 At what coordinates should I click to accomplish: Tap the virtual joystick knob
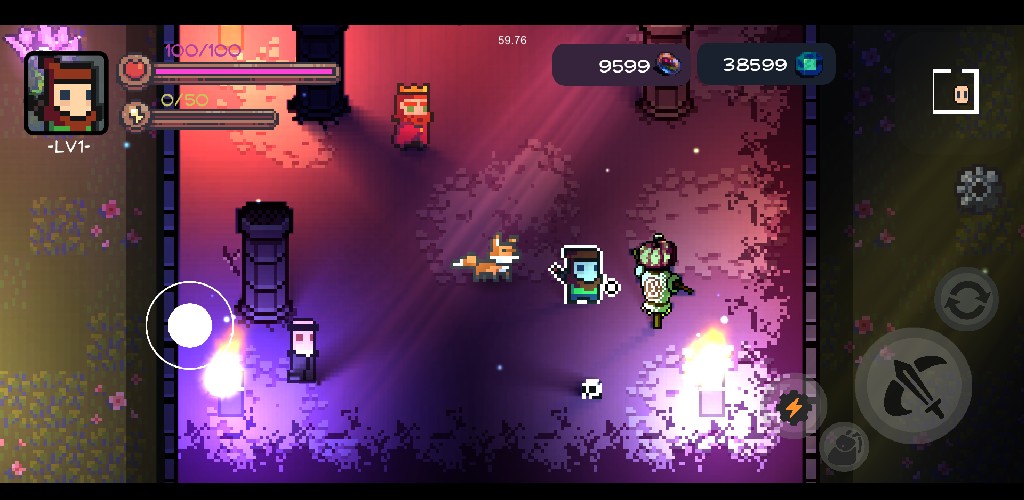pyautogui.click(x=190, y=325)
